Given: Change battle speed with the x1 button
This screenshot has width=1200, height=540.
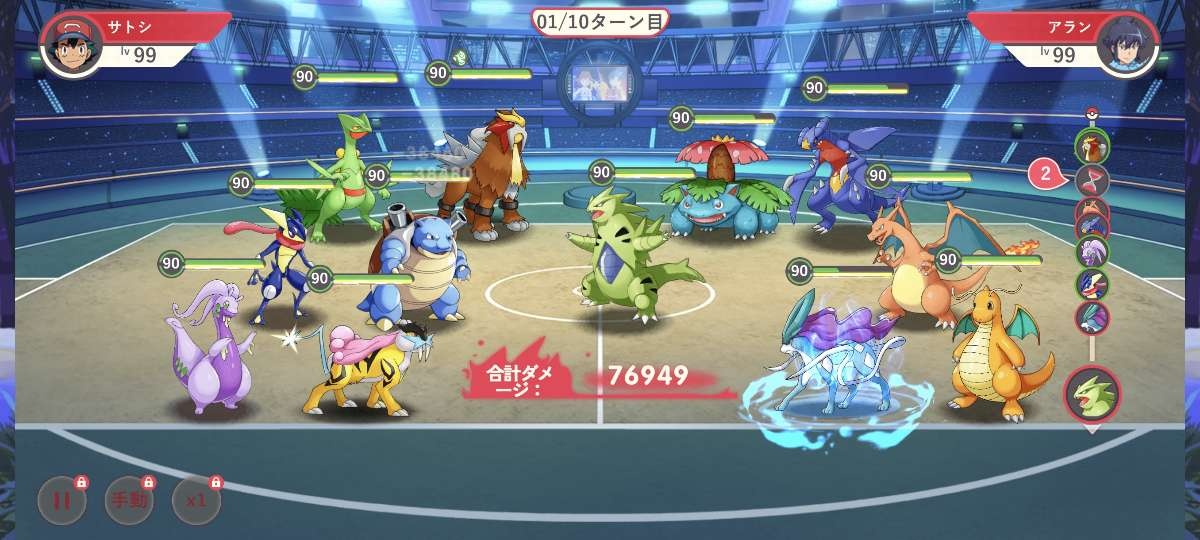Looking at the screenshot, I should (196, 500).
